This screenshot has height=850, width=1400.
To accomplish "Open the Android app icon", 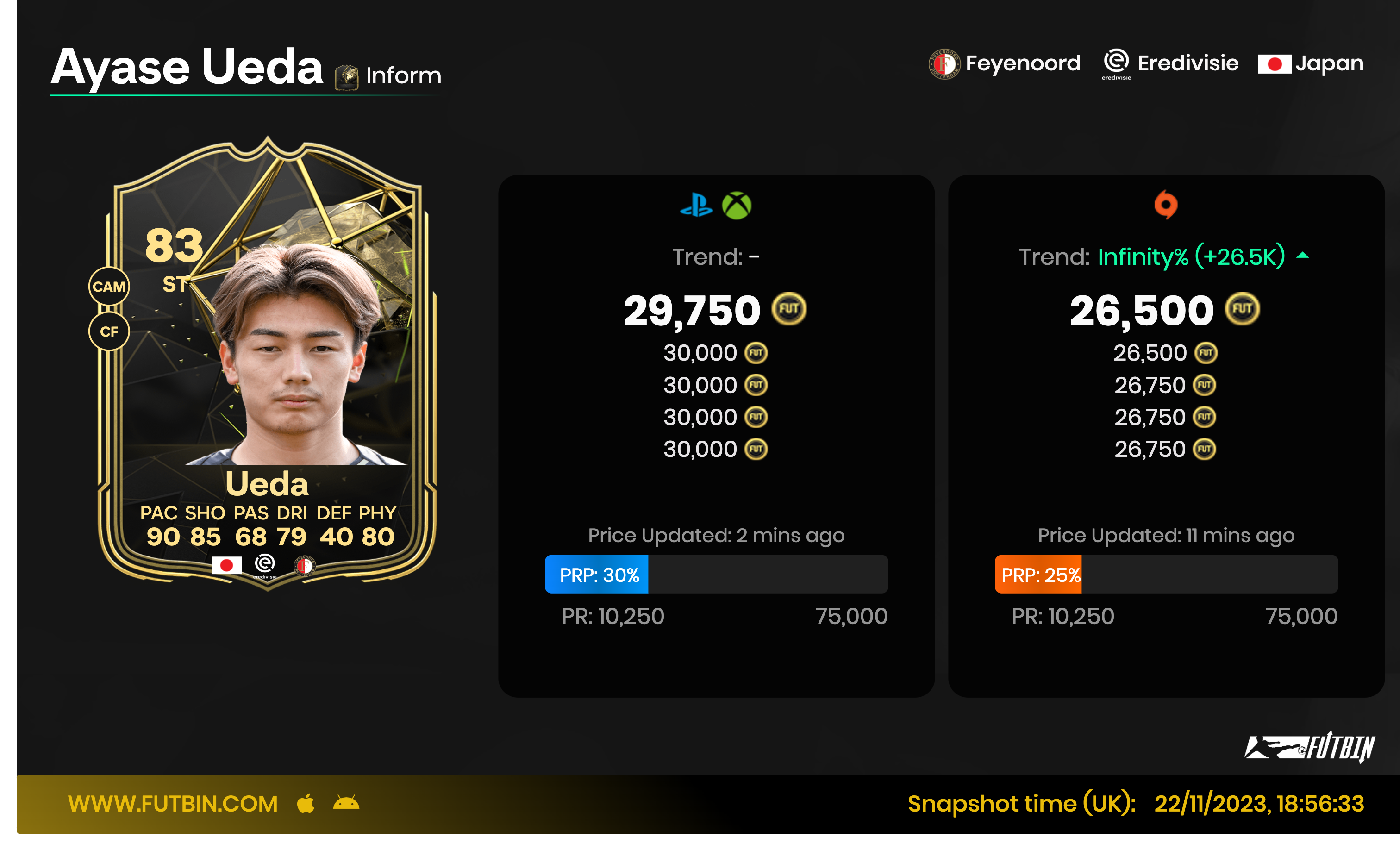I will pos(346,803).
